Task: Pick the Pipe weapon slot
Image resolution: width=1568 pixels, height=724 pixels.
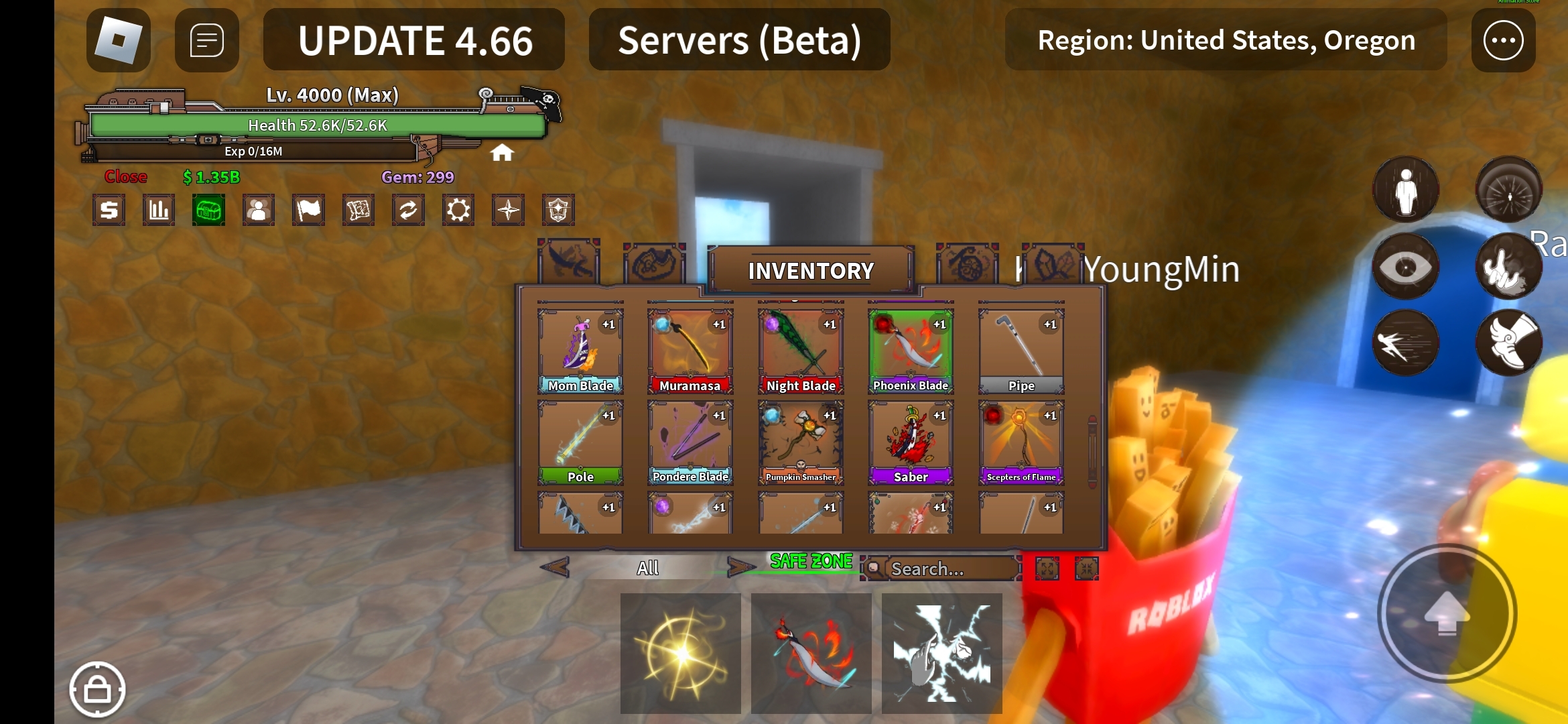Action: (x=1021, y=351)
